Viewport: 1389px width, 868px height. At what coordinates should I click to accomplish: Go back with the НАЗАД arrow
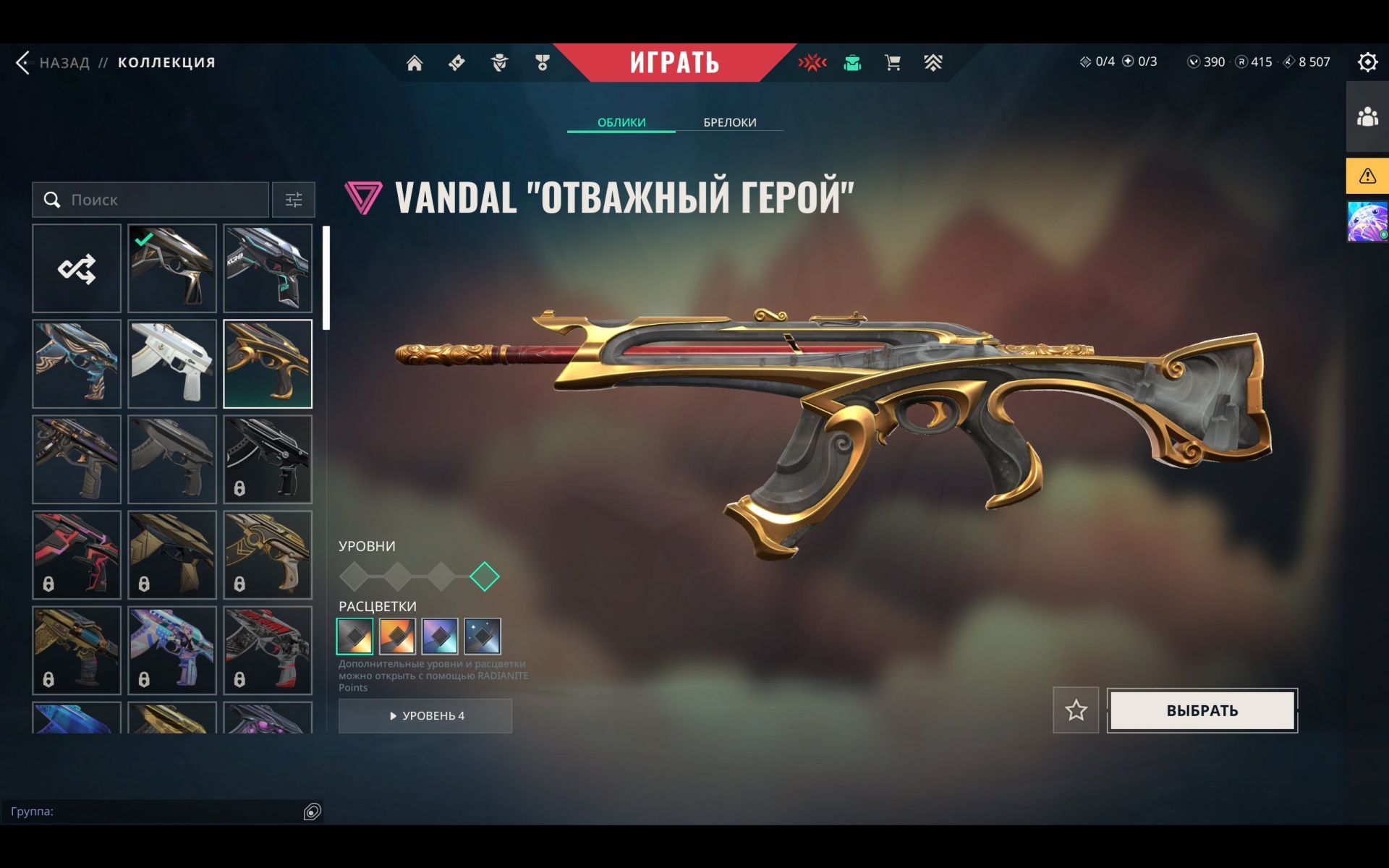point(25,63)
